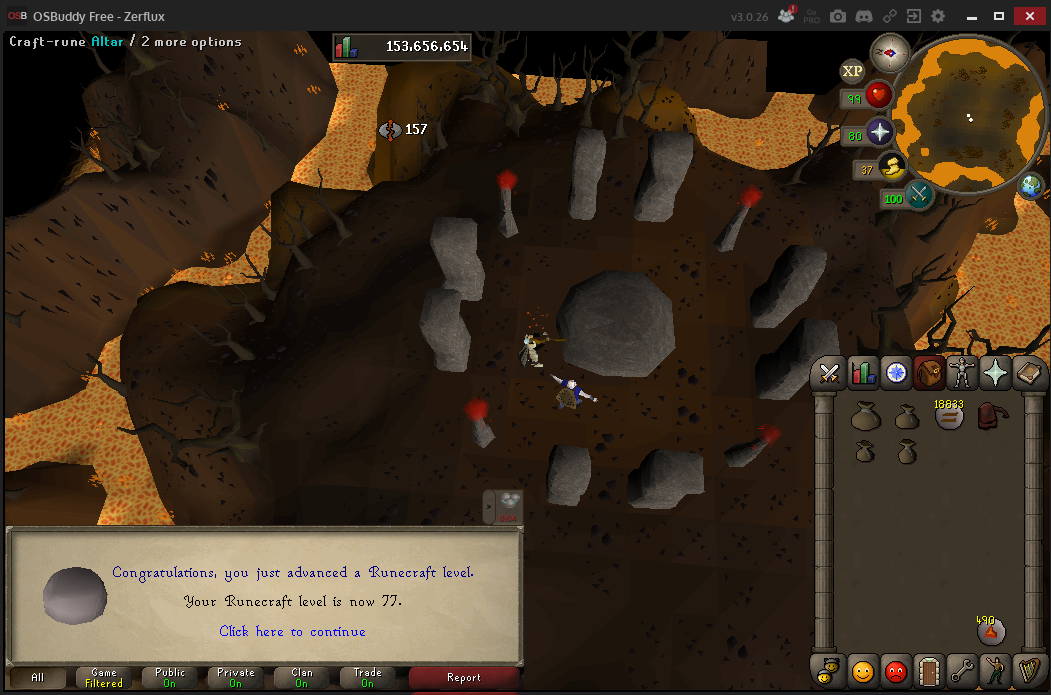The image size is (1051, 695).
Task: Click the compass to face north
Action: (x=888, y=52)
